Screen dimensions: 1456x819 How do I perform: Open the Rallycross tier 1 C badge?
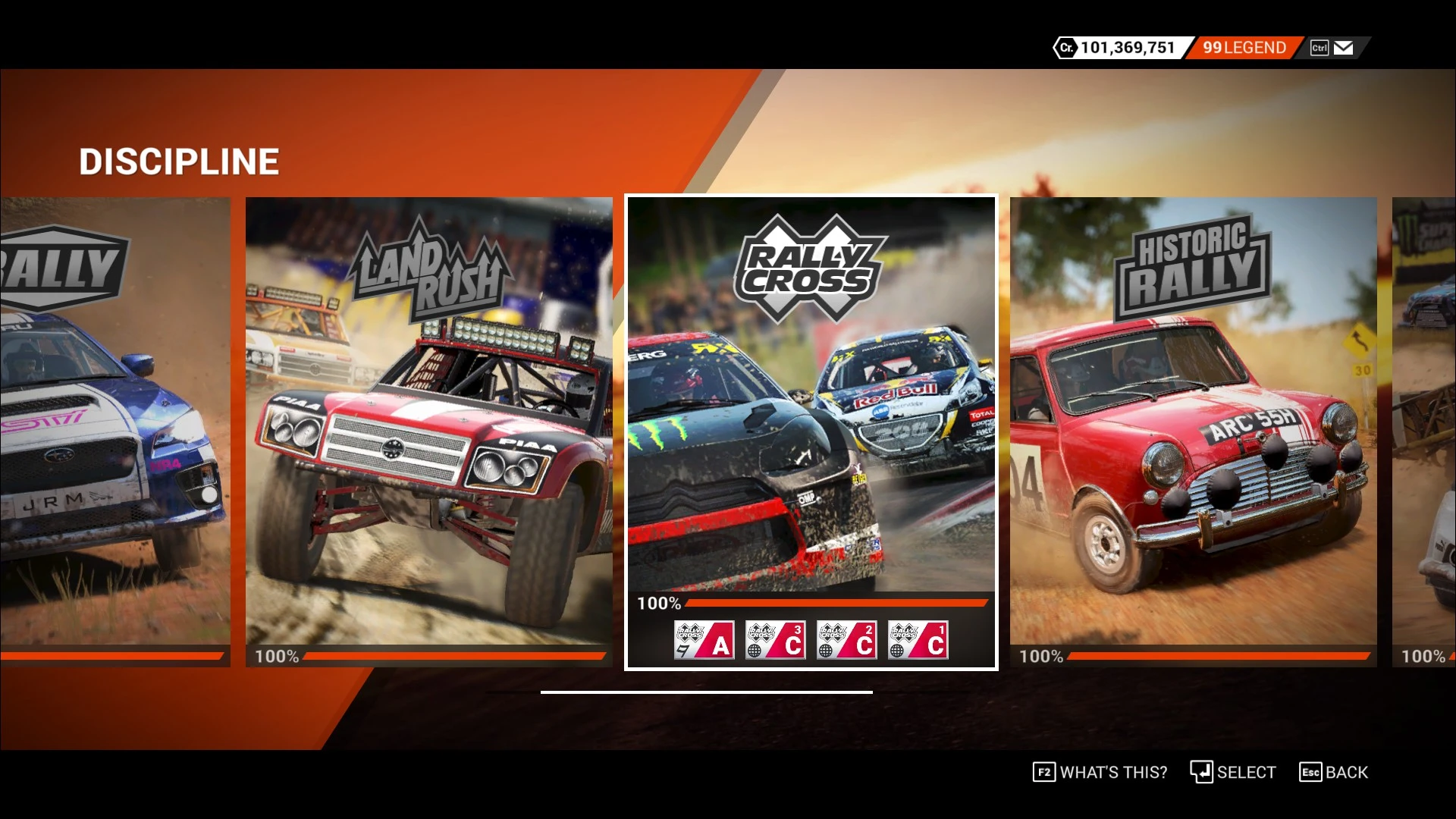pos(917,639)
